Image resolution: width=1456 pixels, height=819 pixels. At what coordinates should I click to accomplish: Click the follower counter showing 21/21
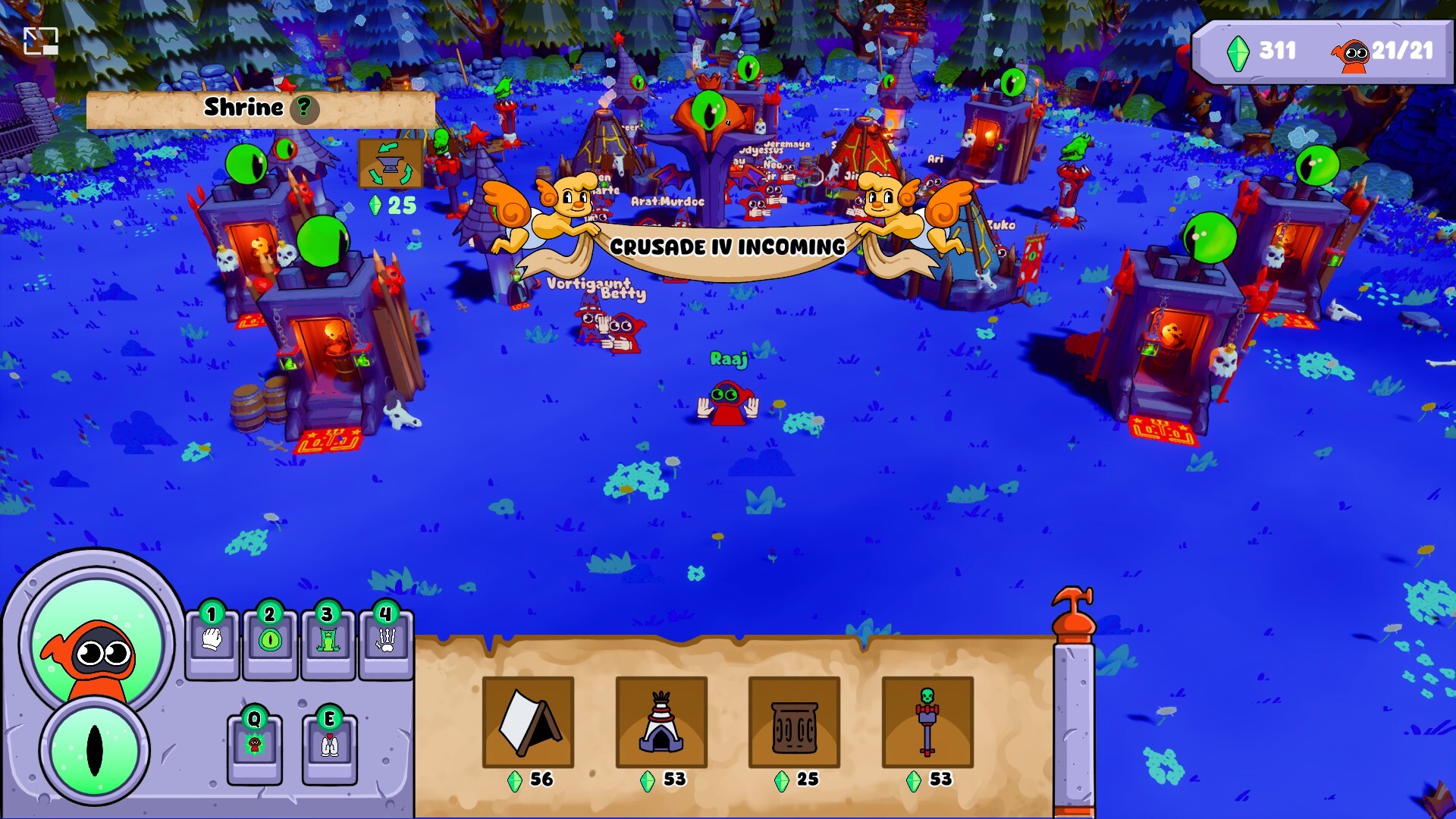pos(1401,52)
